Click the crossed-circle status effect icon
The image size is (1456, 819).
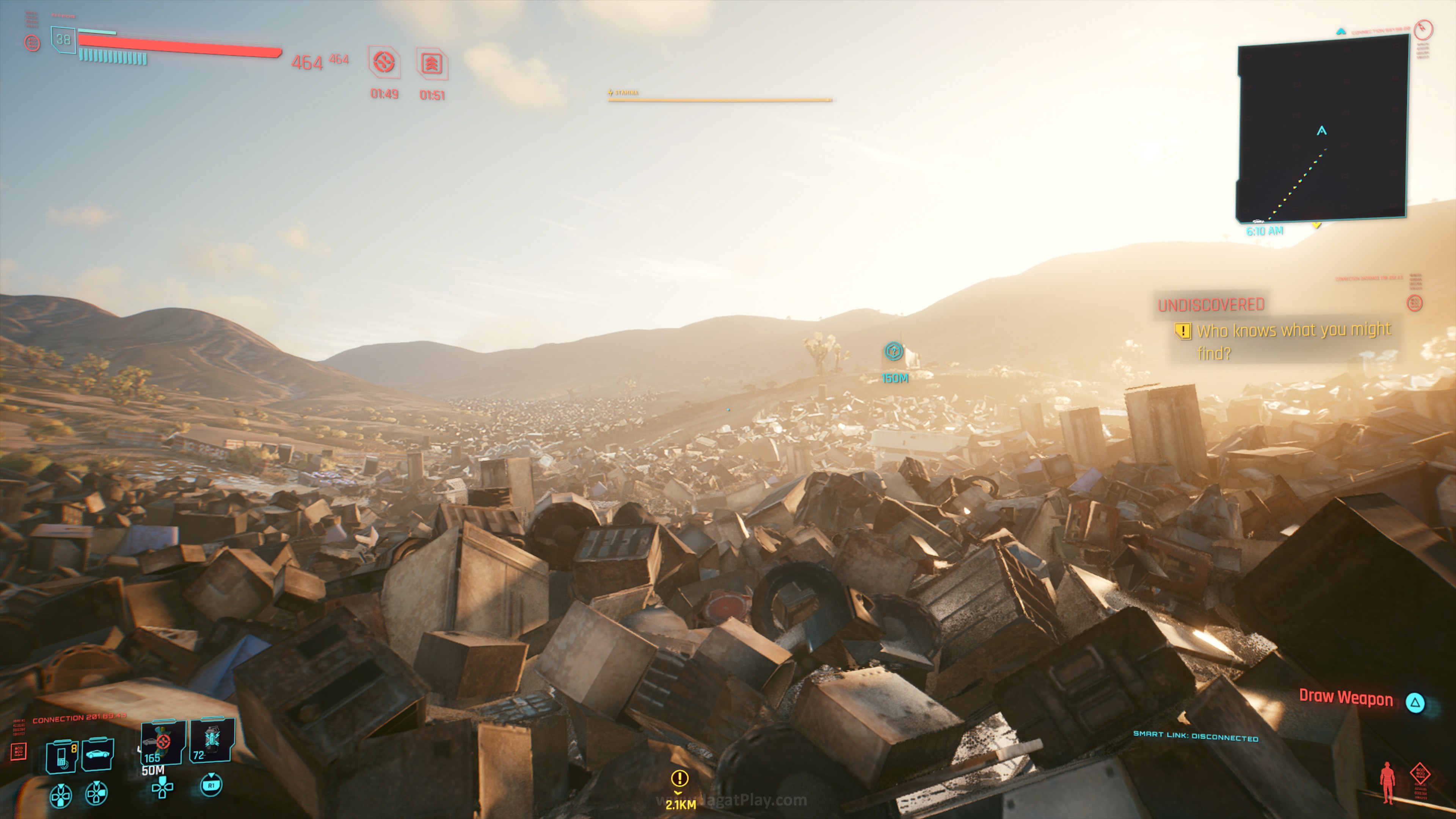(384, 61)
